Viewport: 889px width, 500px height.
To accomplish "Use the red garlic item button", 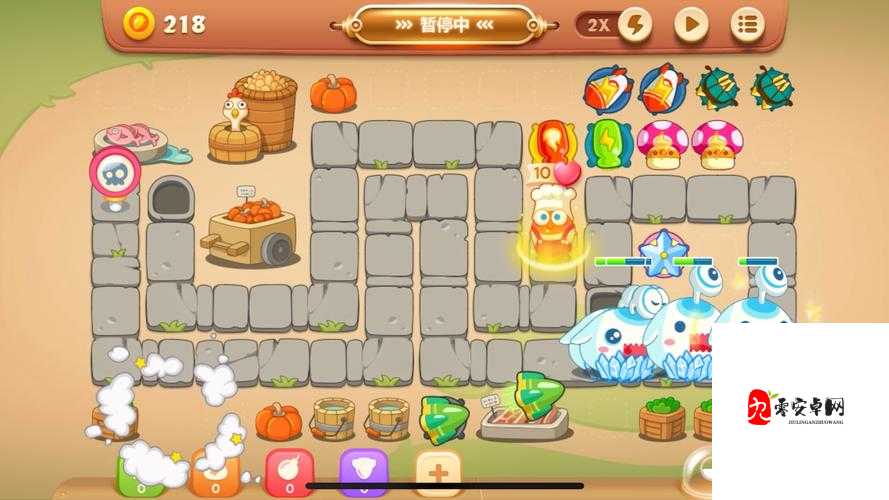I will click(x=289, y=472).
